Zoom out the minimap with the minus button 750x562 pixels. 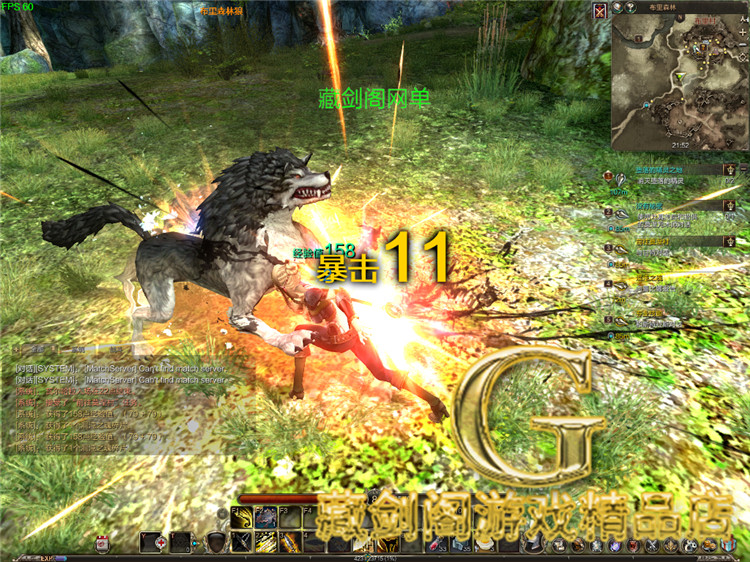coord(742,45)
